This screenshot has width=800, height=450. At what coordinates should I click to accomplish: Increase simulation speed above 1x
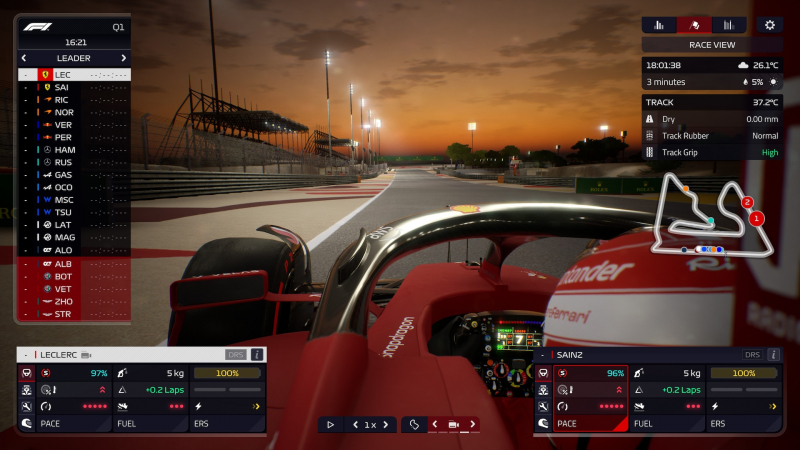point(386,425)
